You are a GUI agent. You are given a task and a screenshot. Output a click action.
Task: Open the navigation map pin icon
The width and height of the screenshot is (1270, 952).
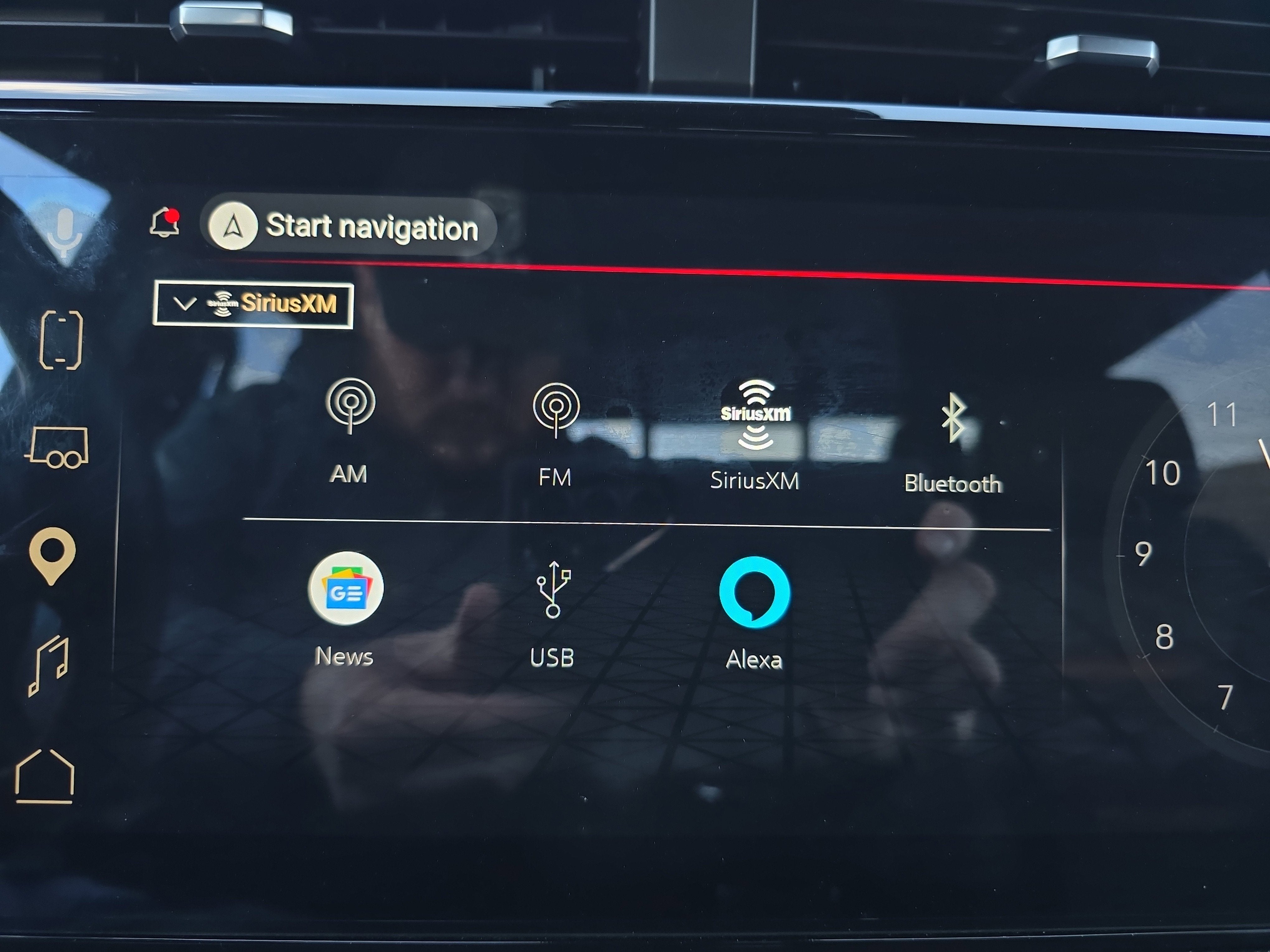(x=54, y=558)
